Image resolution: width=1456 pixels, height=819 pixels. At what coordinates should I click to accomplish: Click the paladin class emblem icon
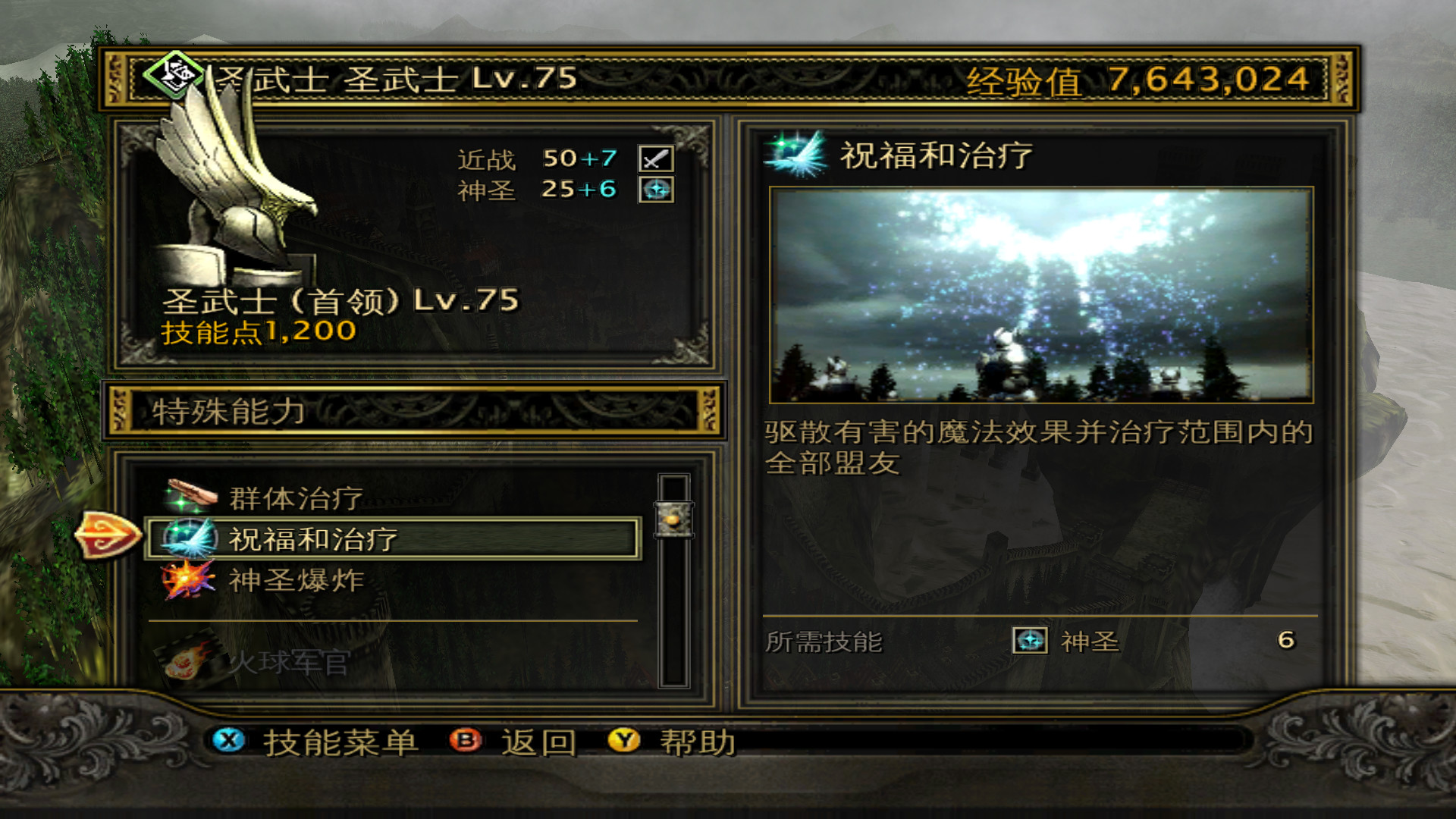pos(171,76)
